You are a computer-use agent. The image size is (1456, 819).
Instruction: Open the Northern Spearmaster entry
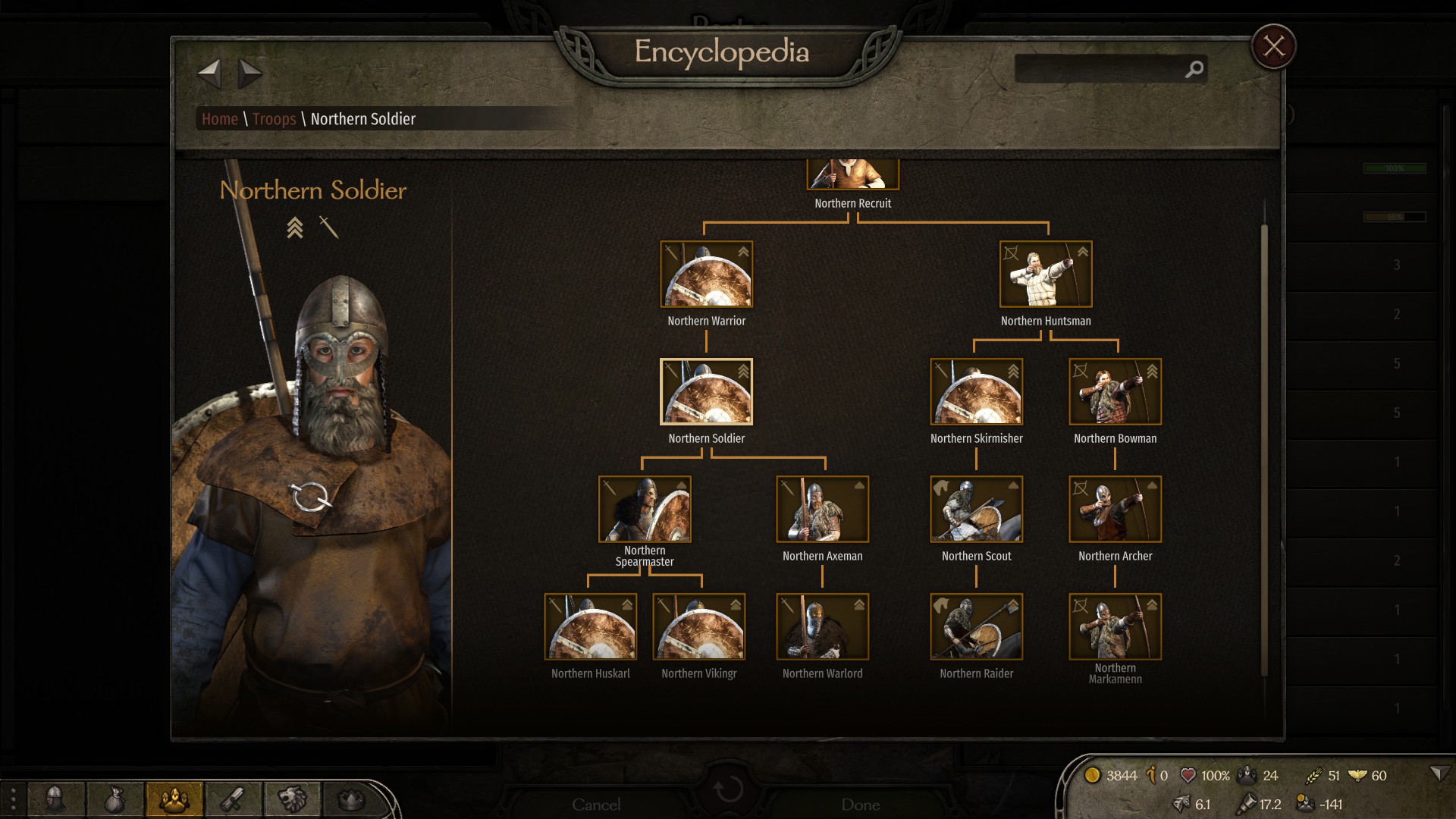click(645, 510)
